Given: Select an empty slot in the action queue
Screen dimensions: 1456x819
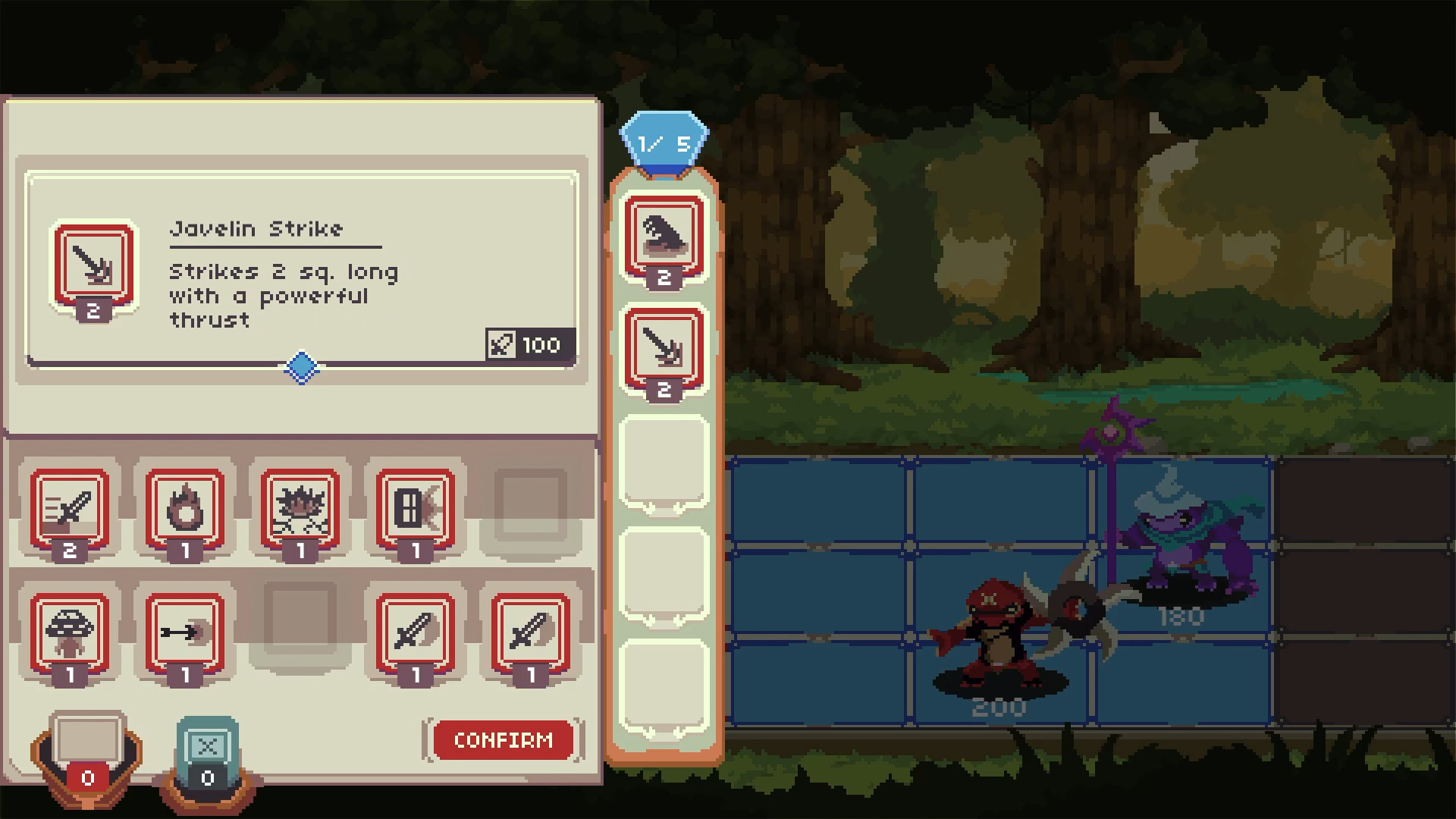Looking at the screenshot, I should pos(661,463).
